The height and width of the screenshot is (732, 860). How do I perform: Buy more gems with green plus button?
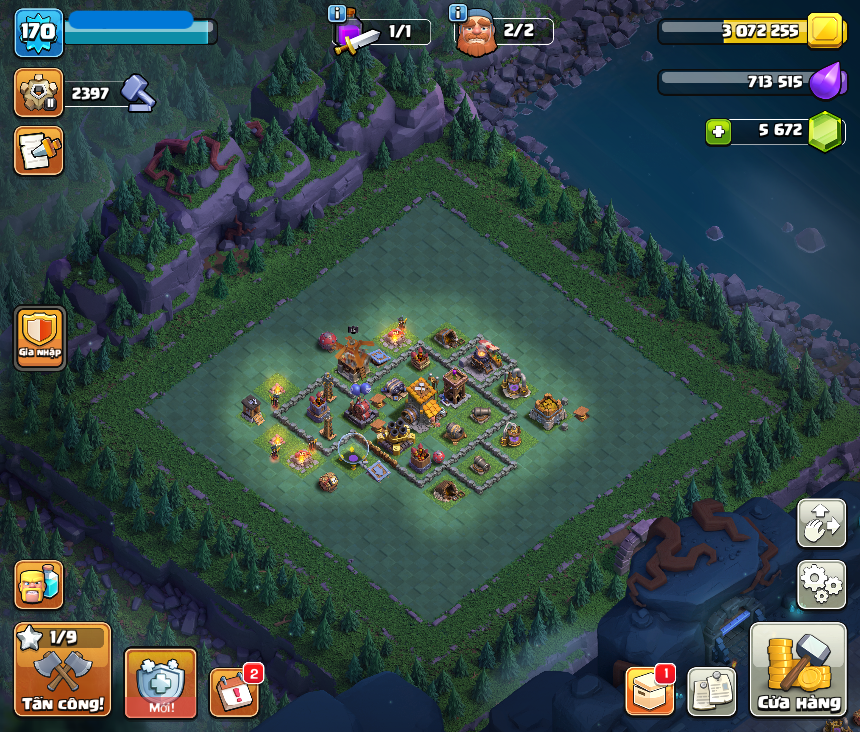click(718, 131)
